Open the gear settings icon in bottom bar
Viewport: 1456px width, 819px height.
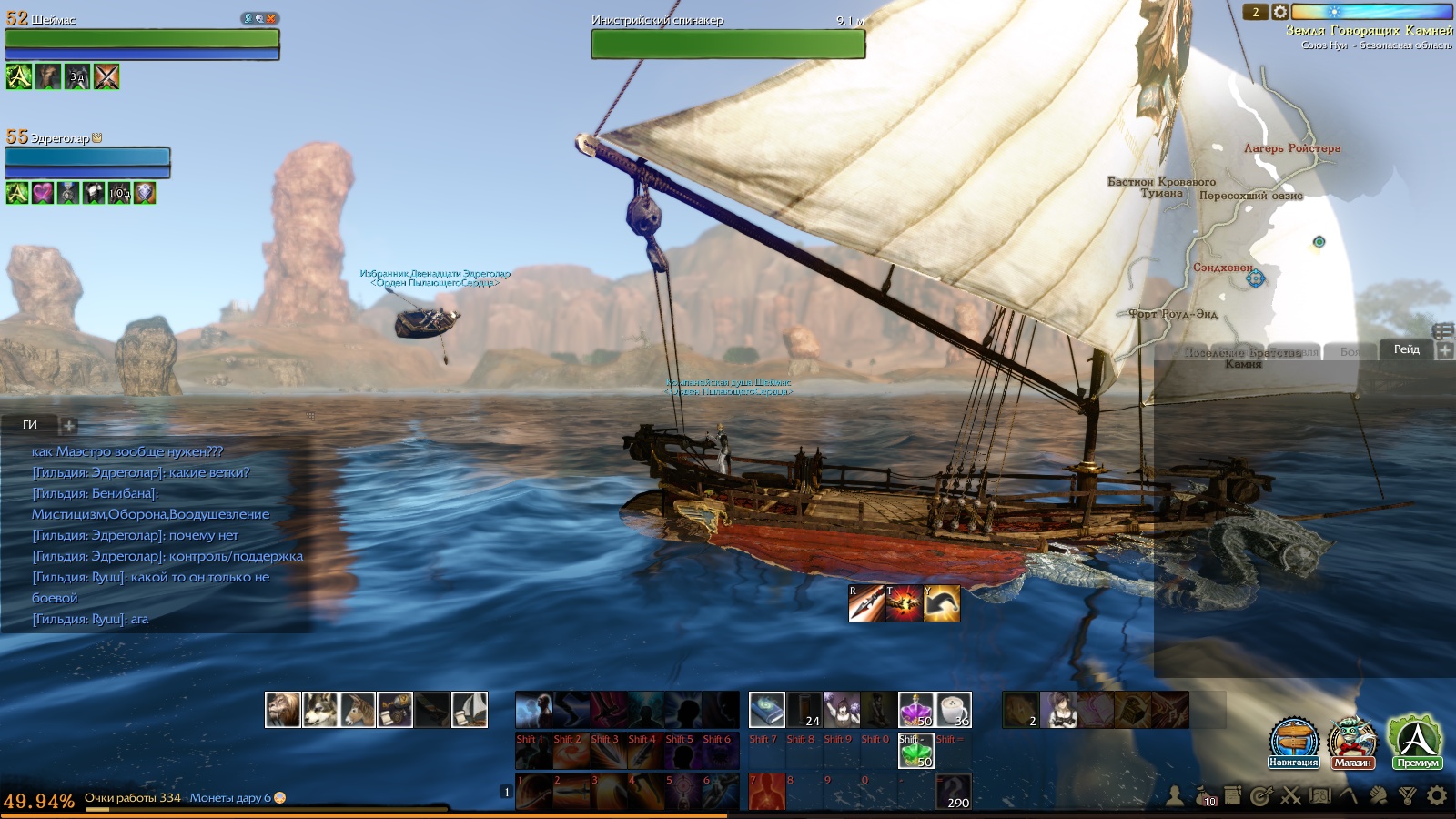click(x=1437, y=796)
